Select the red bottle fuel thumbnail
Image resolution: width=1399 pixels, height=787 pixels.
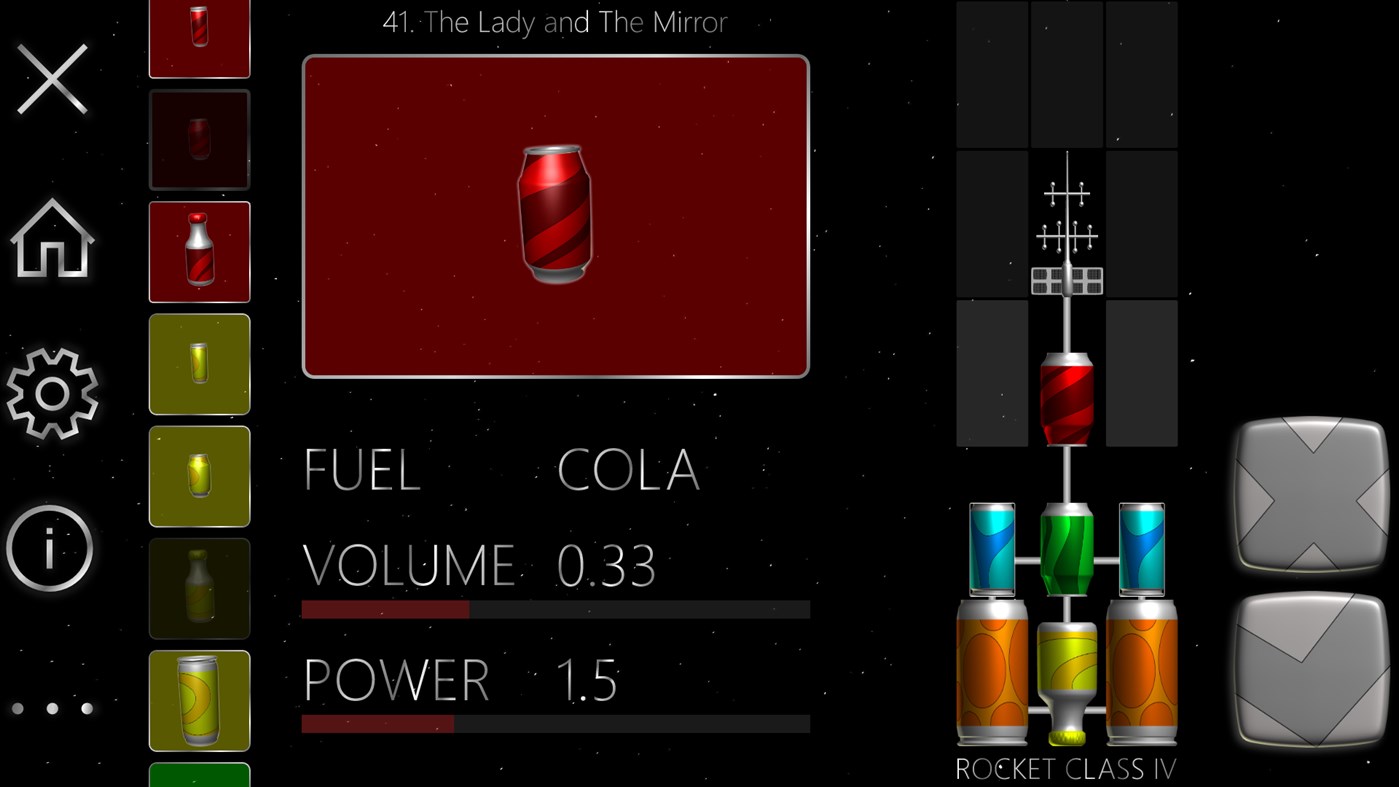point(199,252)
